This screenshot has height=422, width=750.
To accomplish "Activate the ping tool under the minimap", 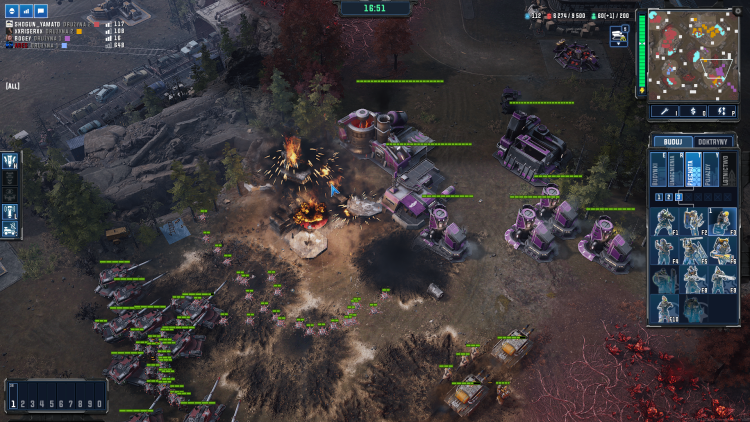I will (662, 112).
